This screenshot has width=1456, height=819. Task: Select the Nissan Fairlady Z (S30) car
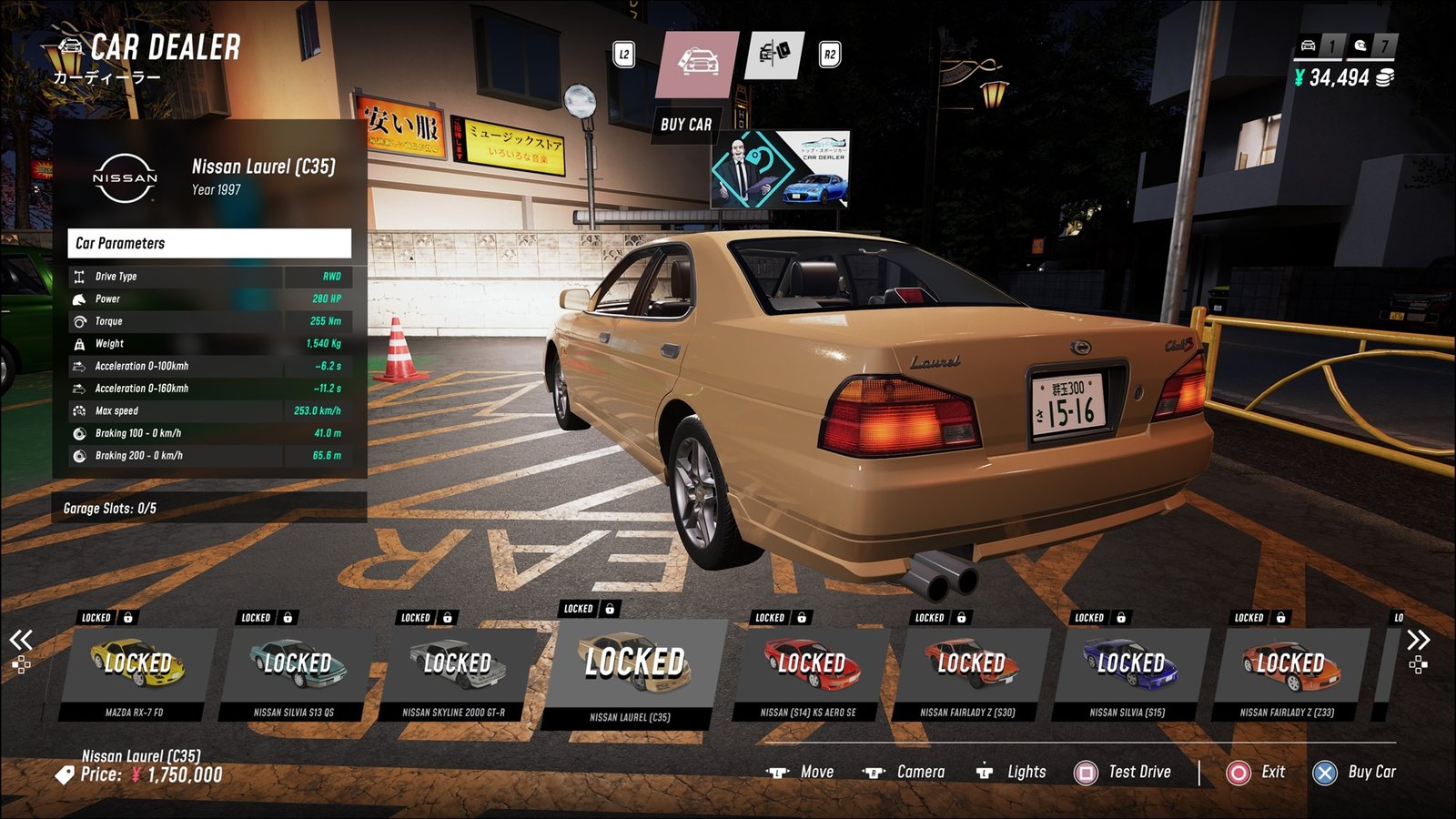(x=969, y=669)
